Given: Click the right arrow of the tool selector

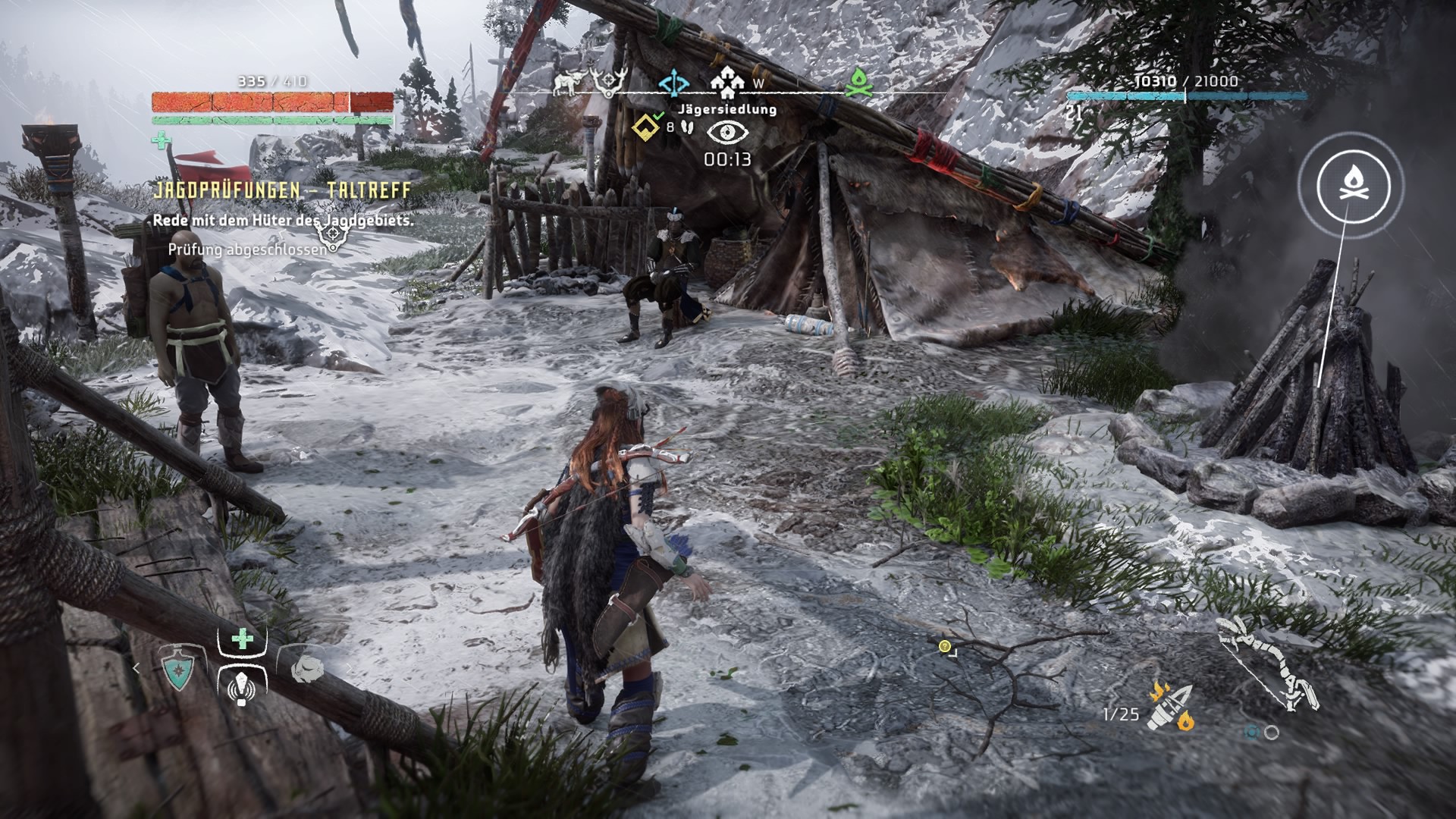Looking at the screenshot, I should (x=348, y=668).
